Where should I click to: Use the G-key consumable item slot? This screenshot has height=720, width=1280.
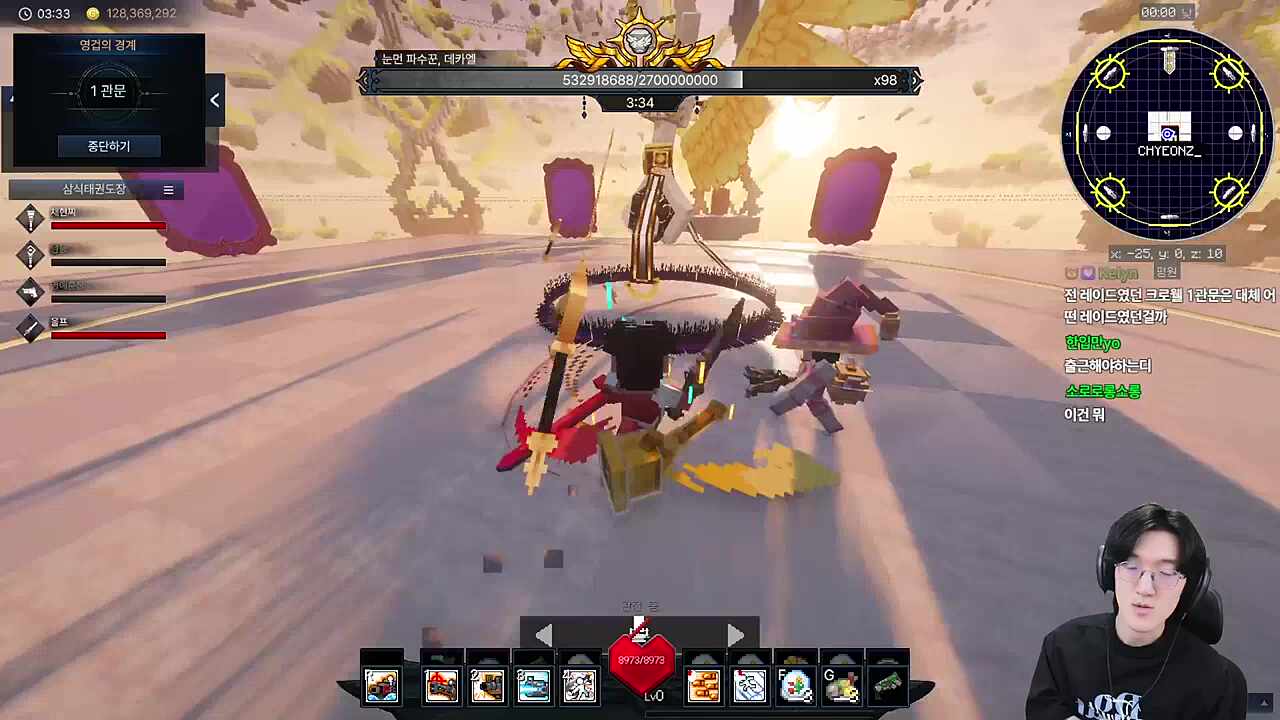tap(841, 685)
